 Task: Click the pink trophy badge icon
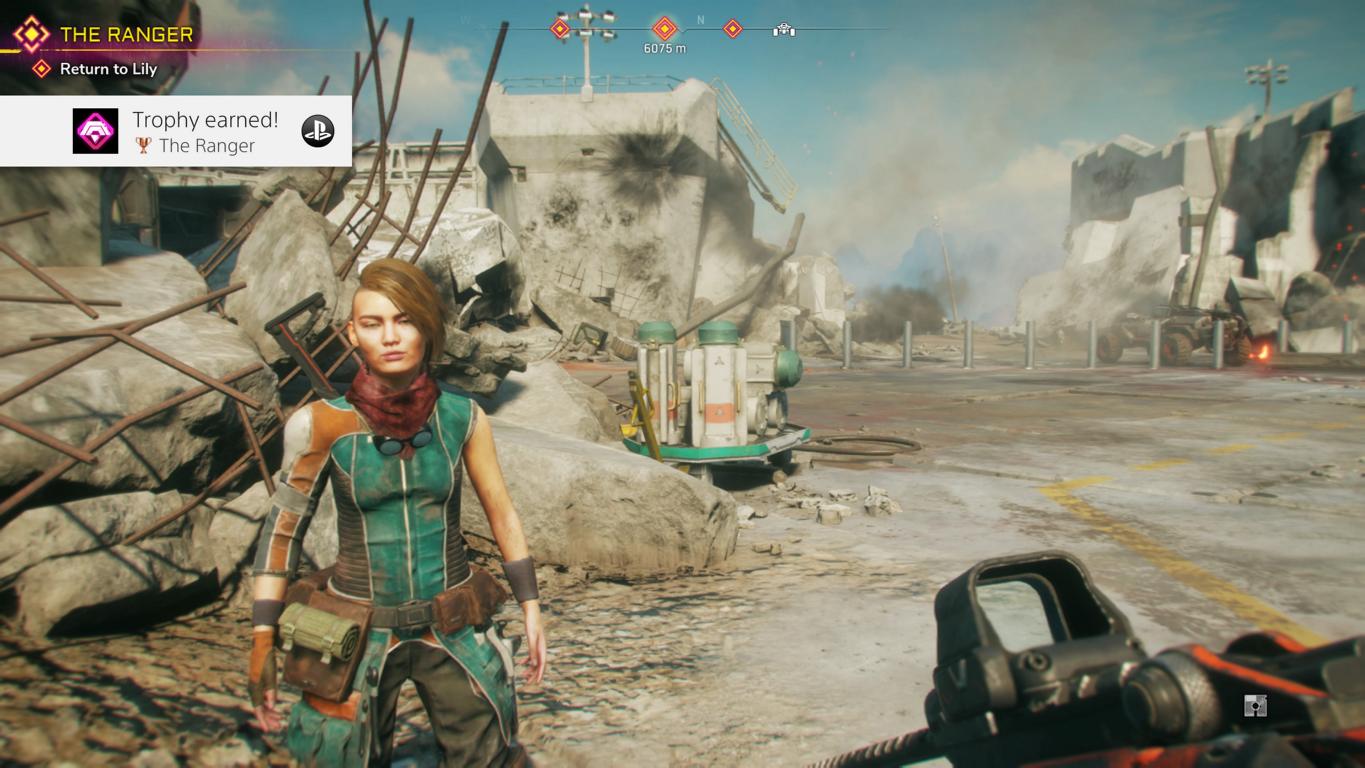click(x=96, y=131)
